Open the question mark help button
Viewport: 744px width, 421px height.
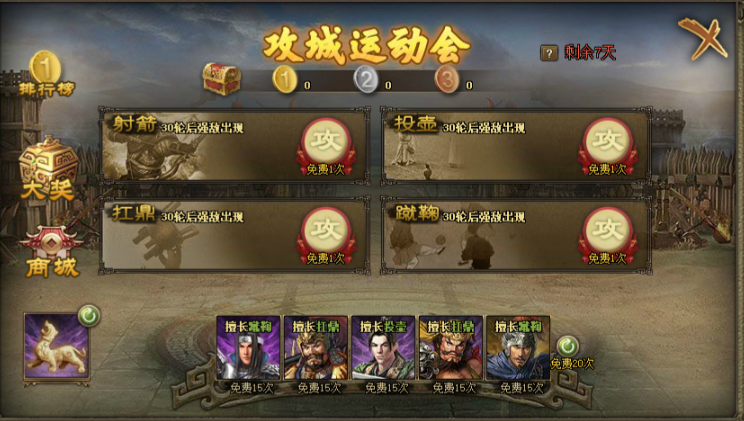(549, 53)
